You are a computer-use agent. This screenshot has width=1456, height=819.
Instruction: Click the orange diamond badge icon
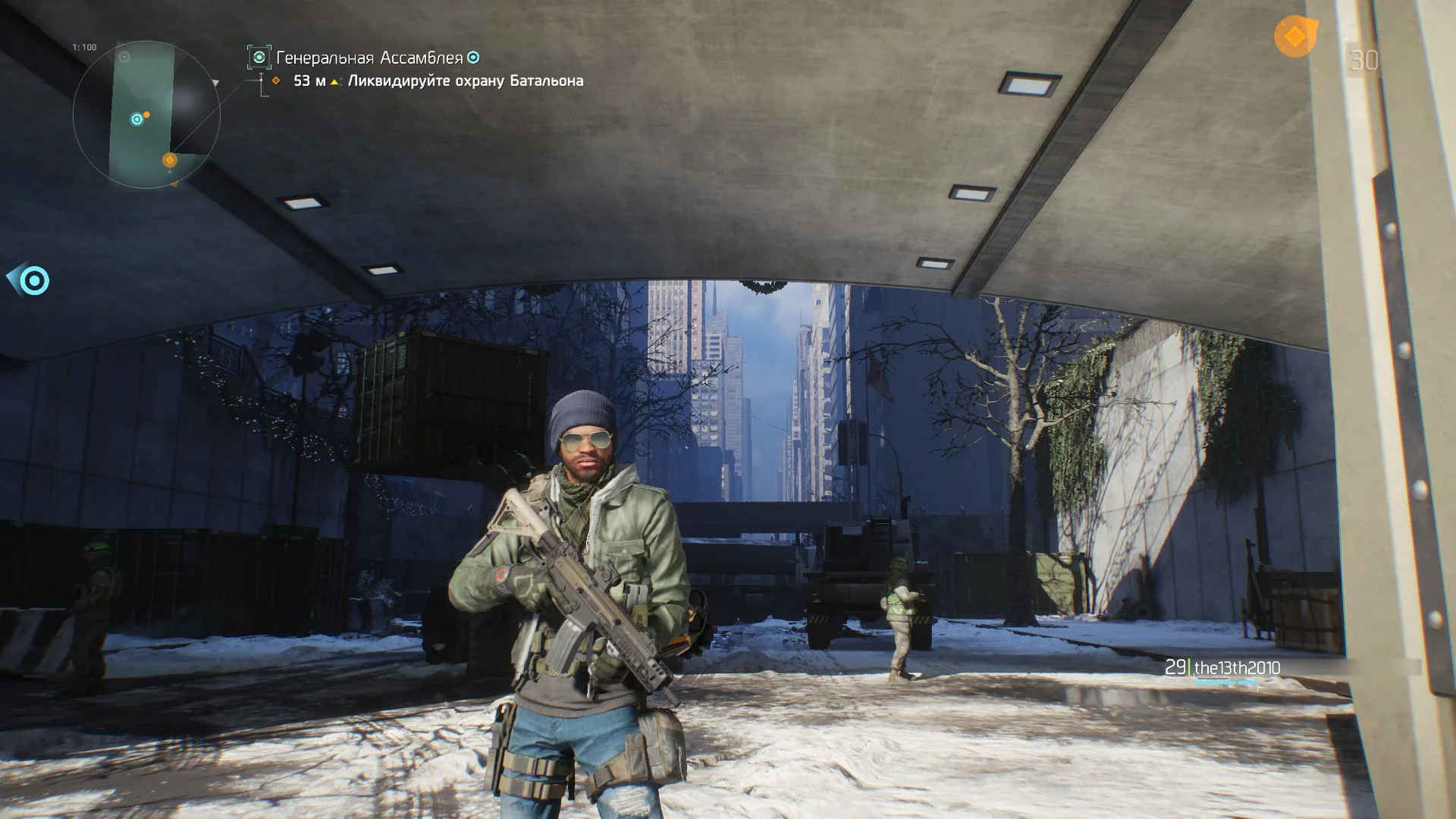1294,36
